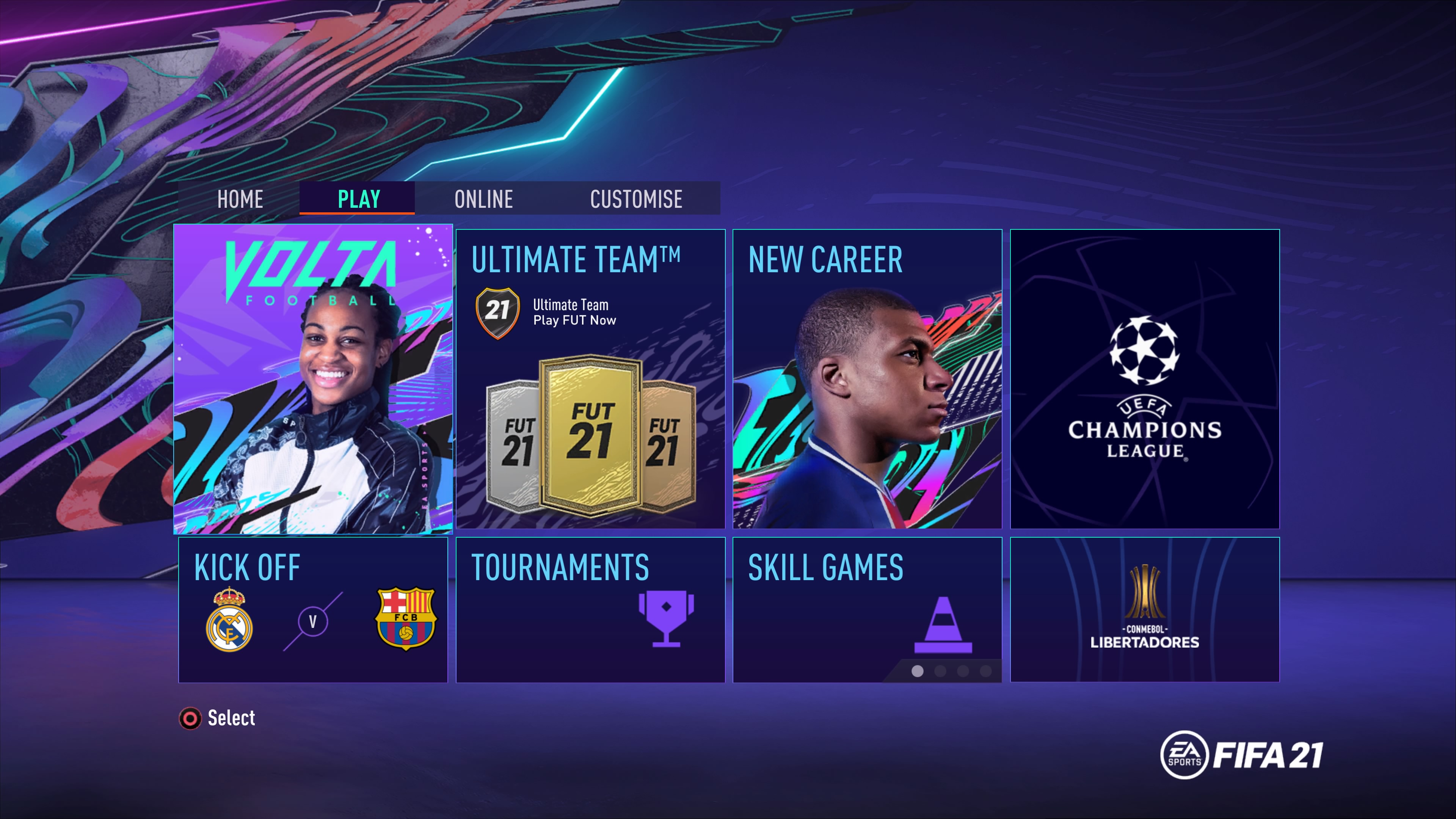
Task: Start a New Career
Action: click(x=867, y=379)
